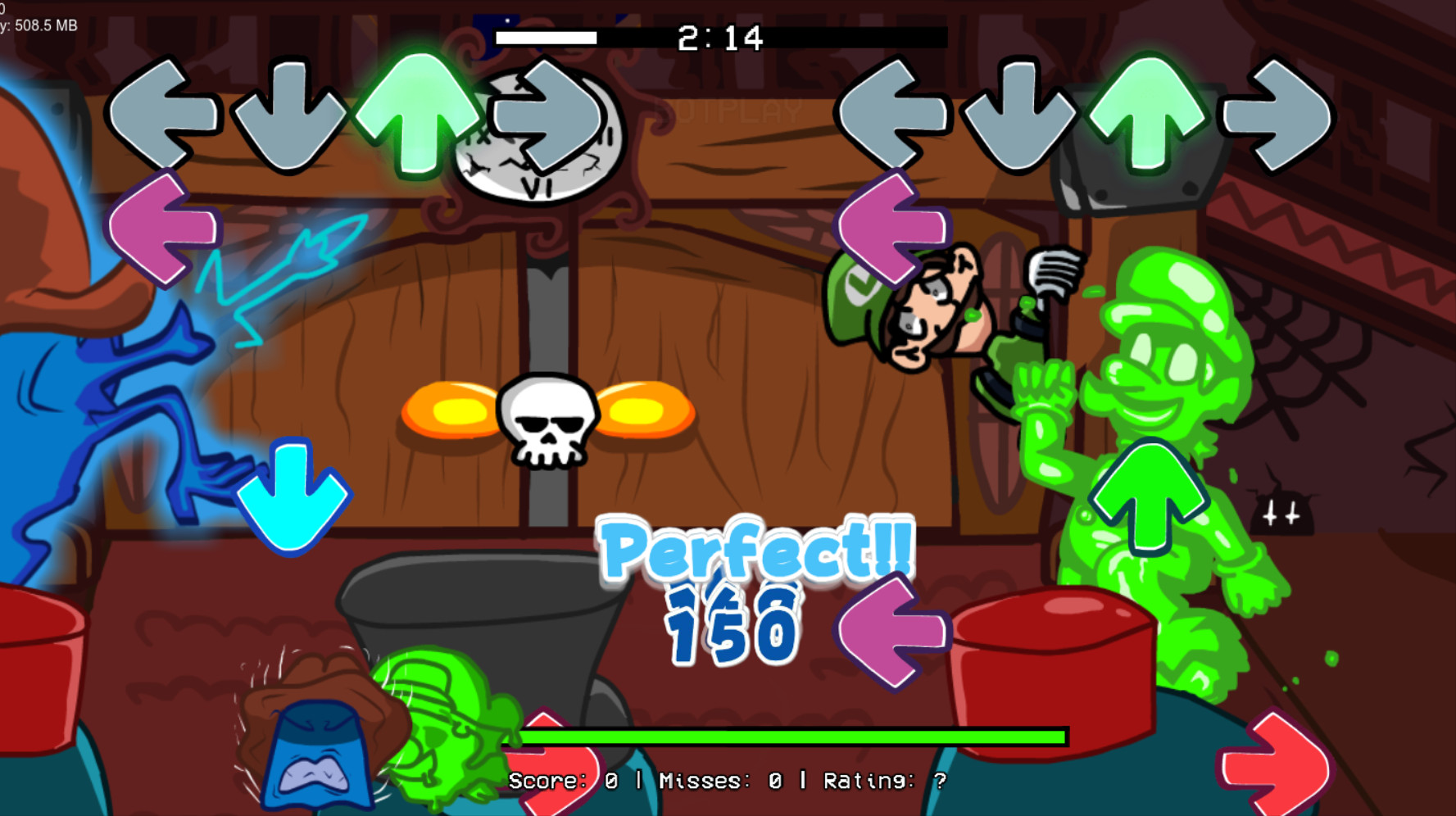Select the 2:14 song timer display
The image size is (1456, 816).
719,37
